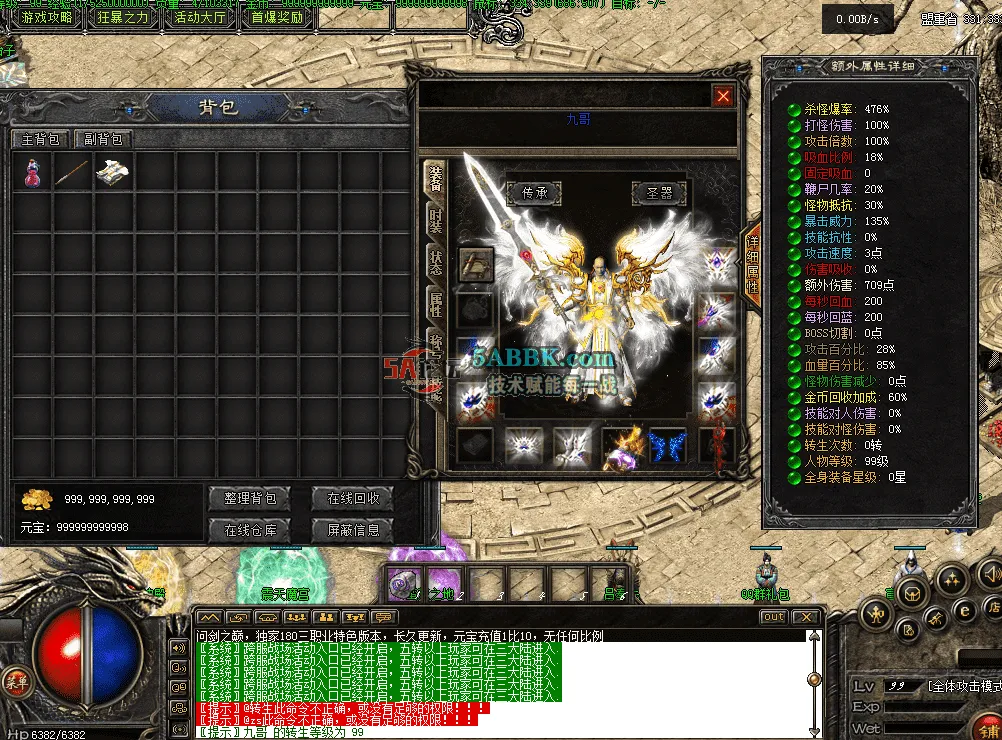Switch to the 状态 status tab
This screenshot has height=740, width=1002.
435,263
